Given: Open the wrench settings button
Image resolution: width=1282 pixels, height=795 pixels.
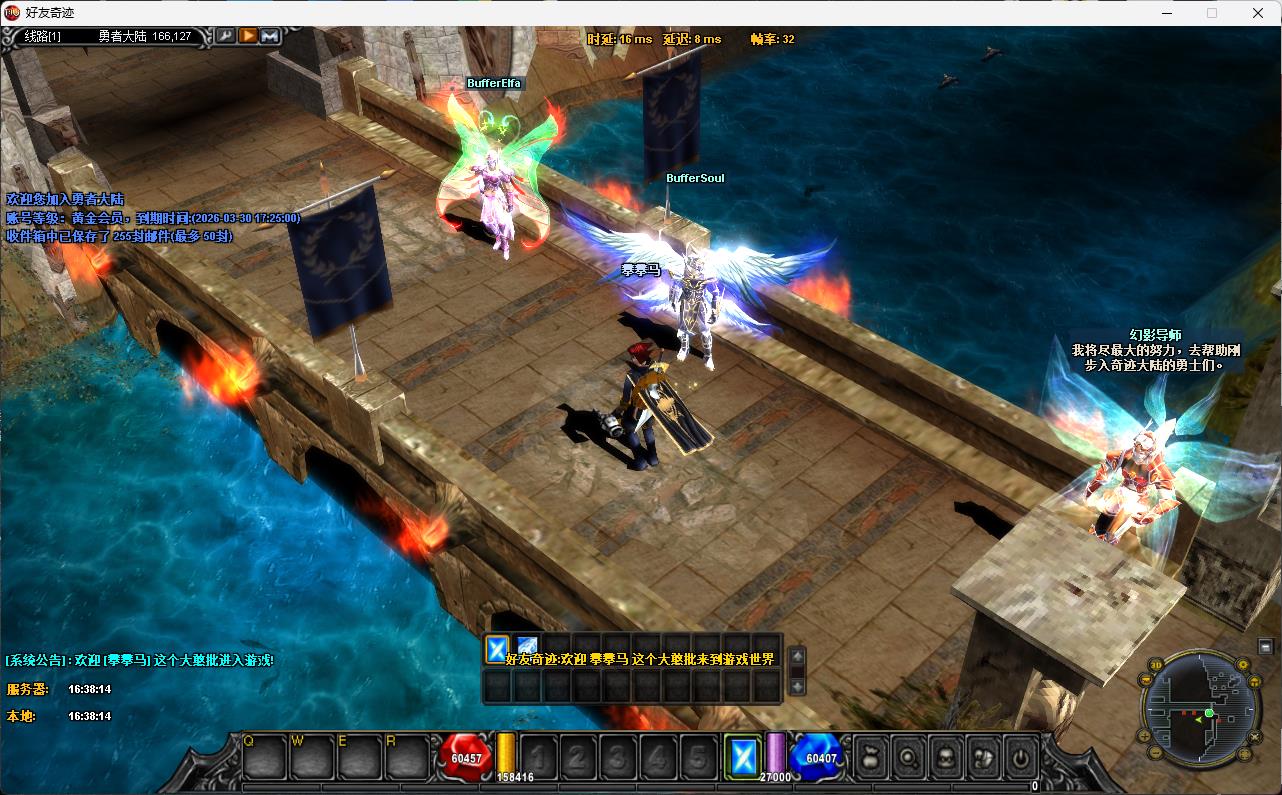Looking at the screenshot, I should 226,36.
